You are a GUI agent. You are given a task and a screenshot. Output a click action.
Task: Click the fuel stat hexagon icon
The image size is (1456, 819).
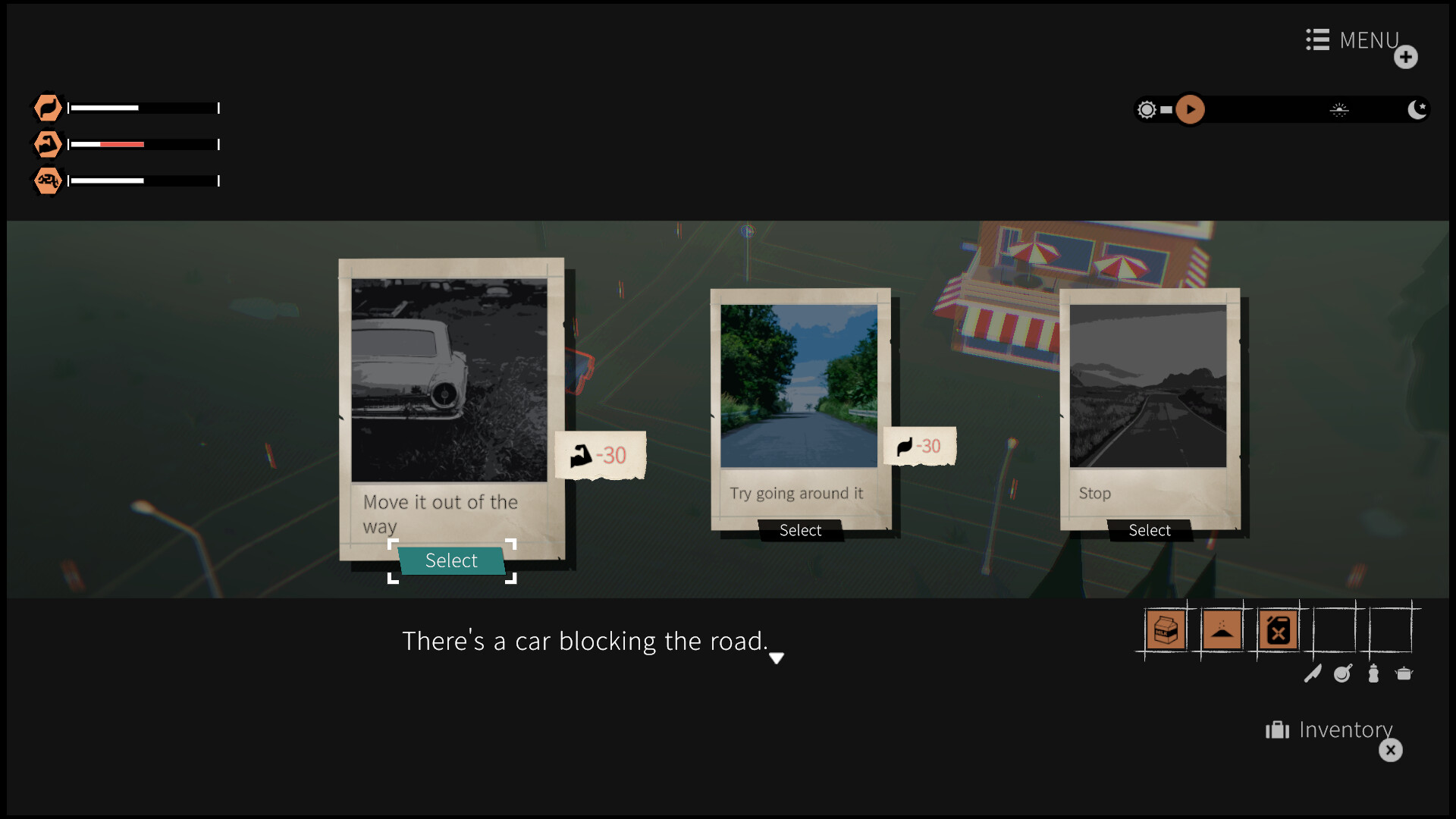point(47,108)
